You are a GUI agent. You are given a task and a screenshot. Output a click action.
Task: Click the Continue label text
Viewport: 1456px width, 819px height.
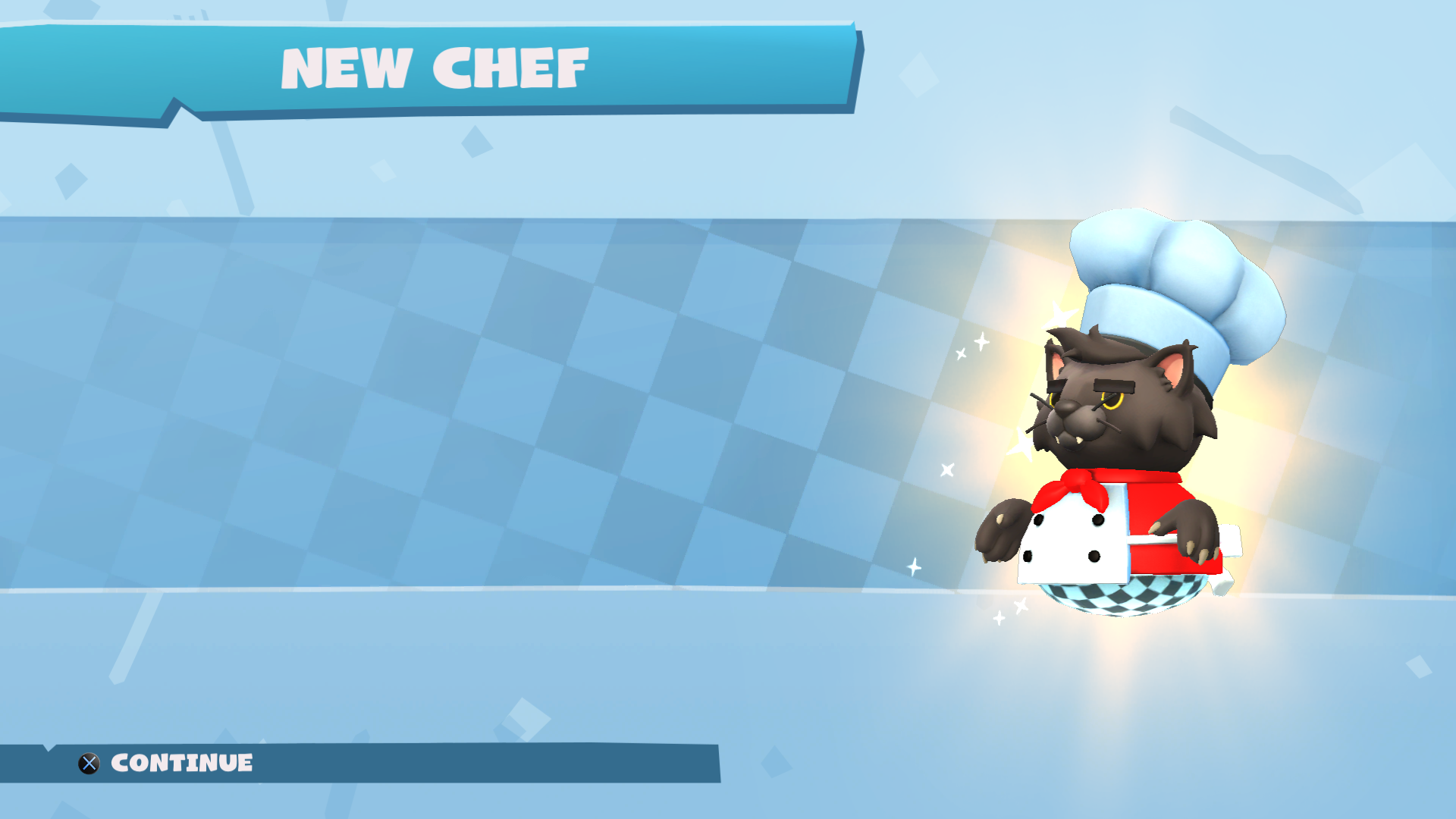click(182, 764)
